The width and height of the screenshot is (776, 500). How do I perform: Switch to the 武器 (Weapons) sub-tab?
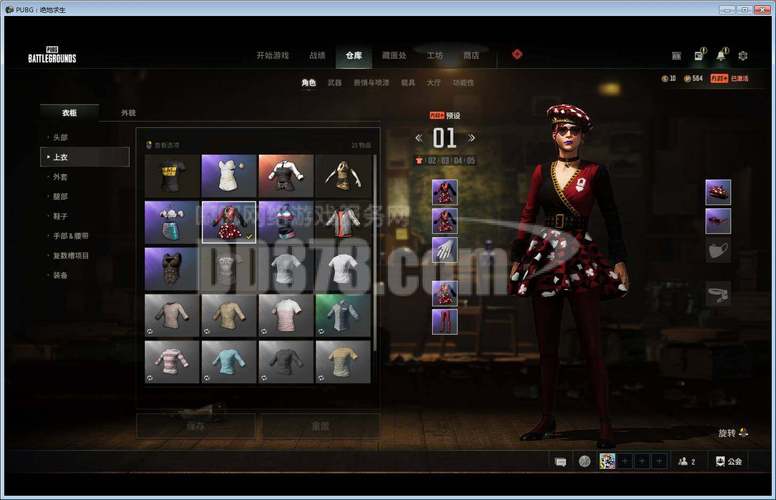tap(335, 83)
